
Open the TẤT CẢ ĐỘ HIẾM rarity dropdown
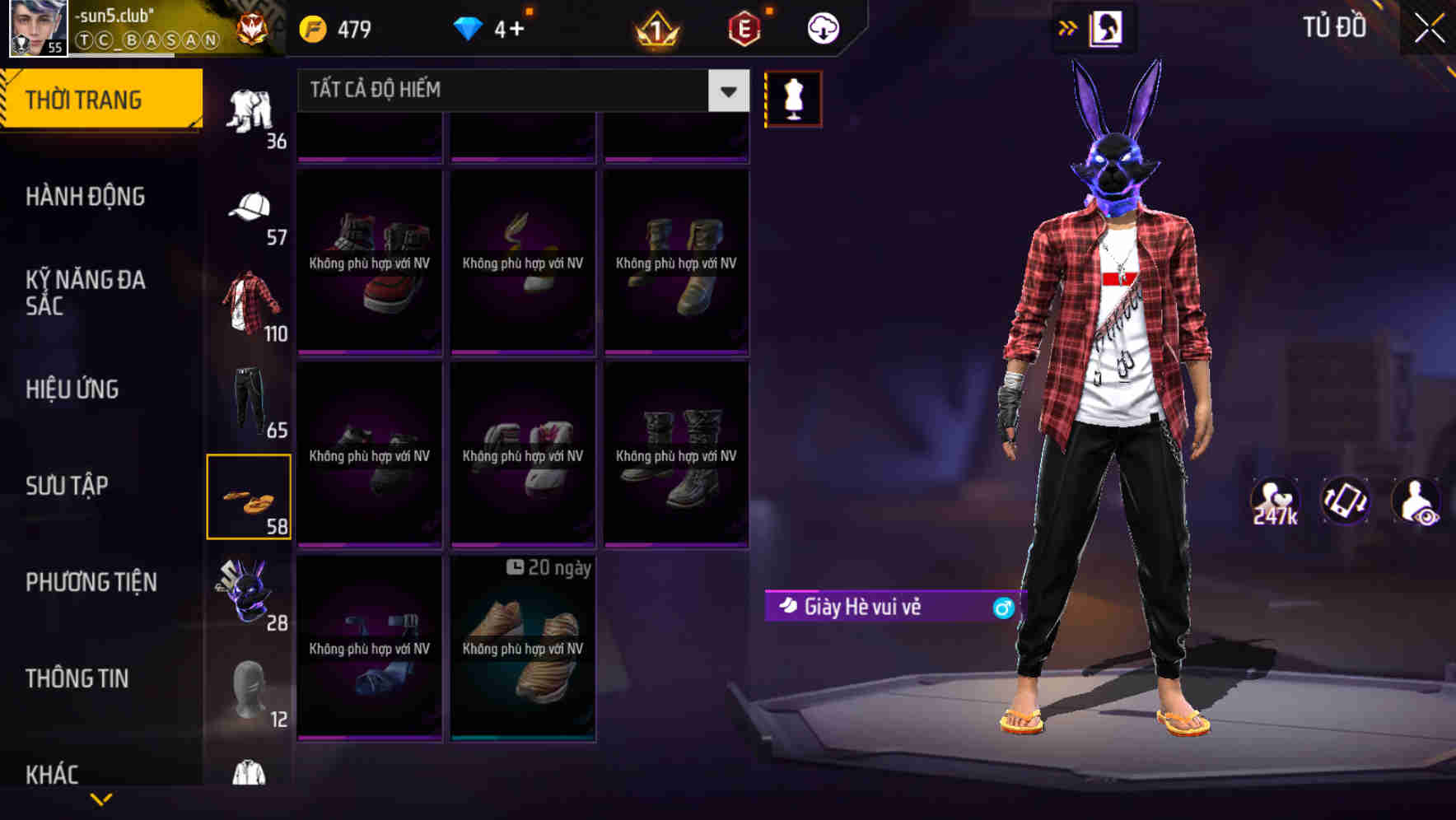click(x=519, y=90)
